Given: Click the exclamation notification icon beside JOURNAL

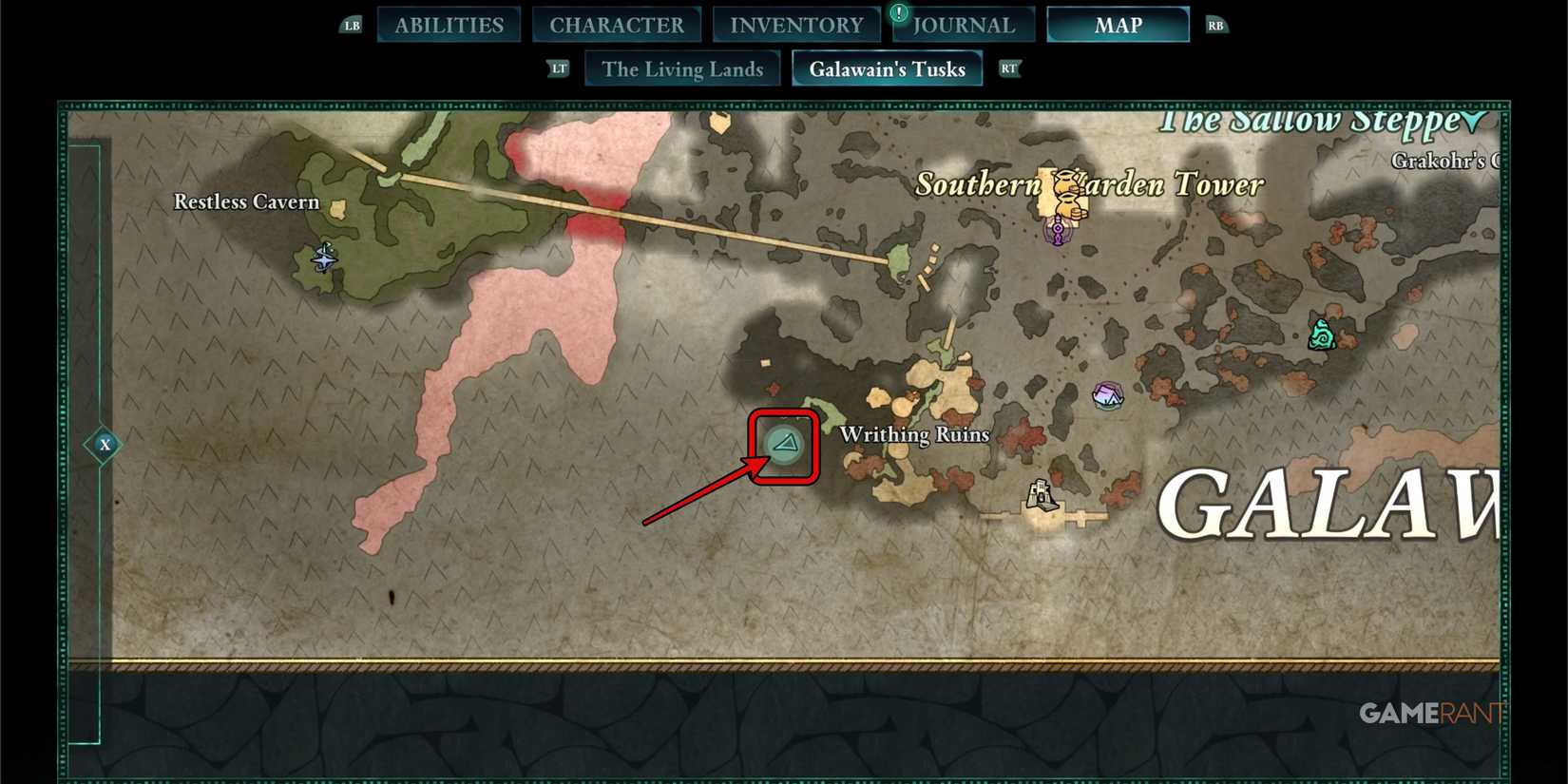Looking at the screenshot, I should [897, 14].
